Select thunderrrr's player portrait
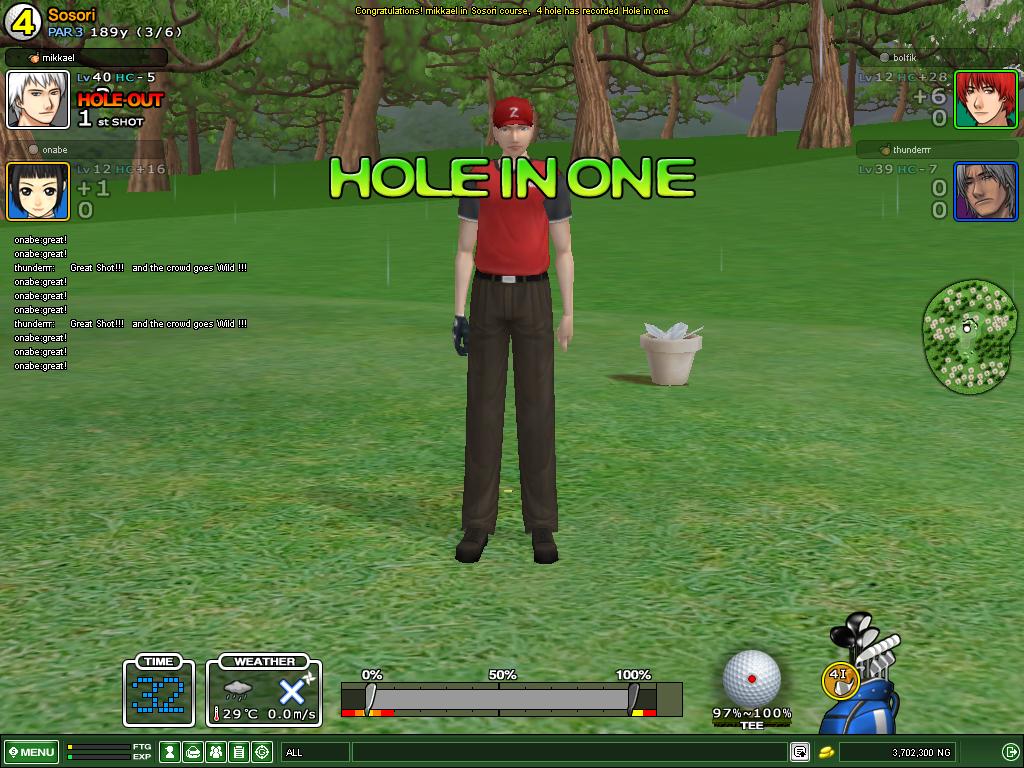The height and width of the screenshot is (768, 1024). point(985,191)
